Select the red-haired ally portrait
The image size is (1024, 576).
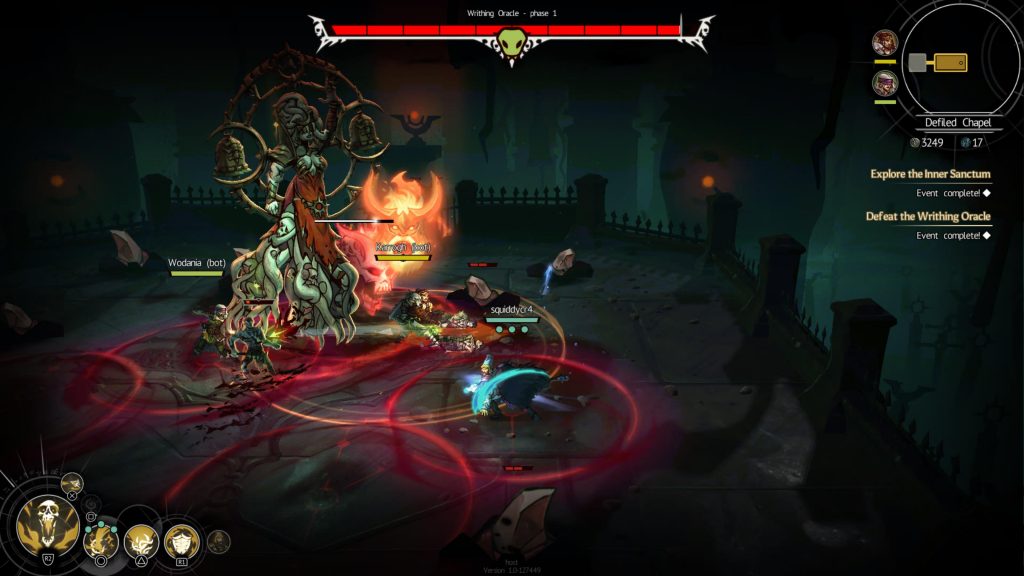point(885,43)
